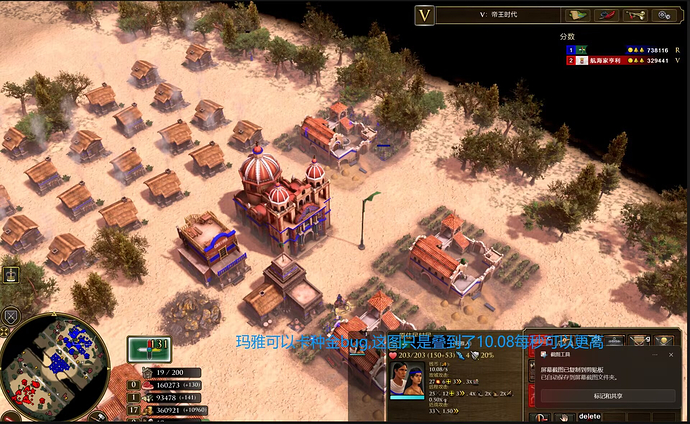Screen dimensions: 690x424
Task: Click the delete unit button
Action: pos(590,416)
